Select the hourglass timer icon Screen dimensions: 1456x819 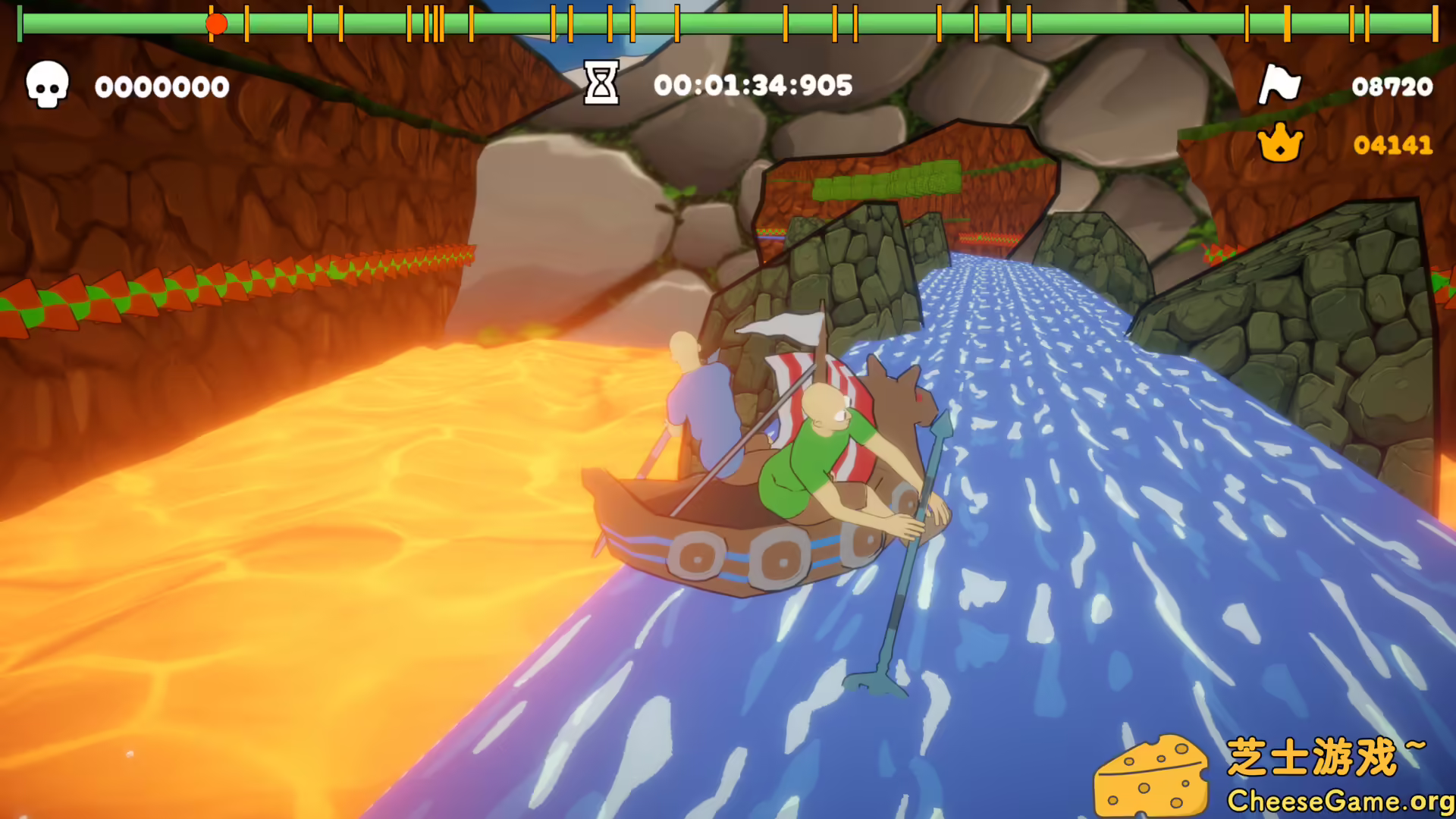[600, 85]
